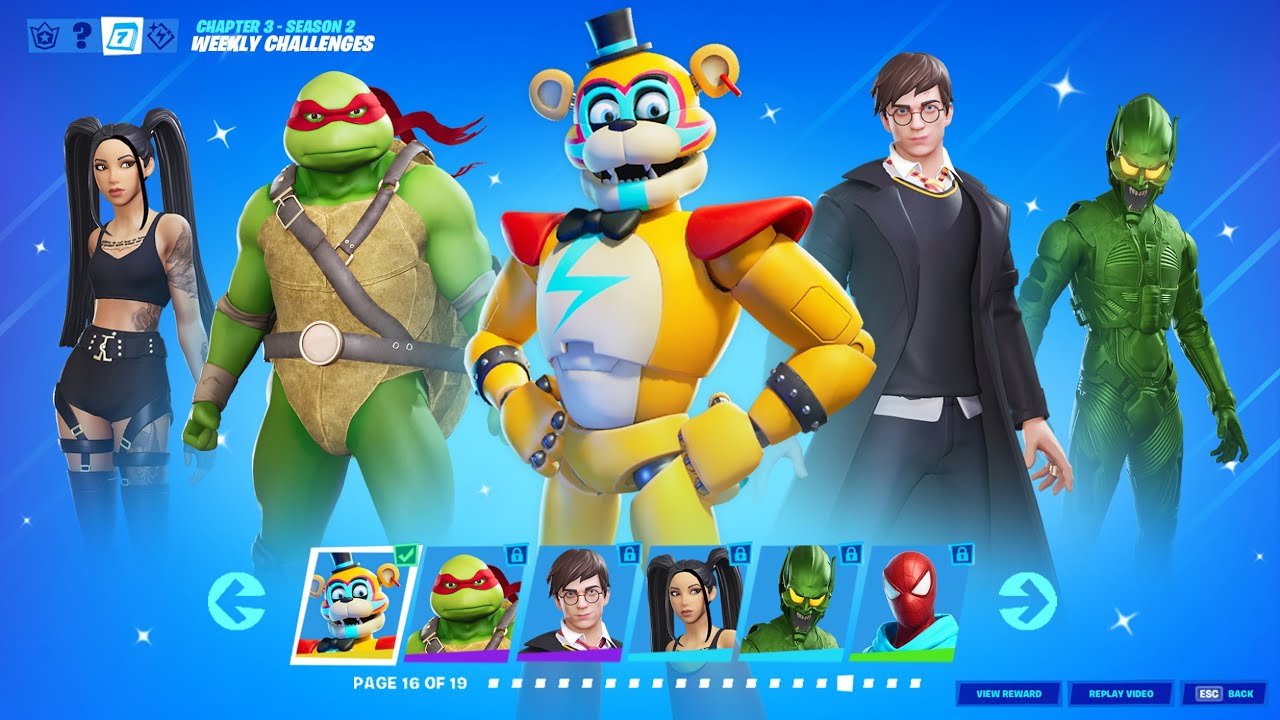The width and height of the screenshot is (1280, 720).
Task: Jump to the highlighted page indicator dot
Action: (845, 683)
